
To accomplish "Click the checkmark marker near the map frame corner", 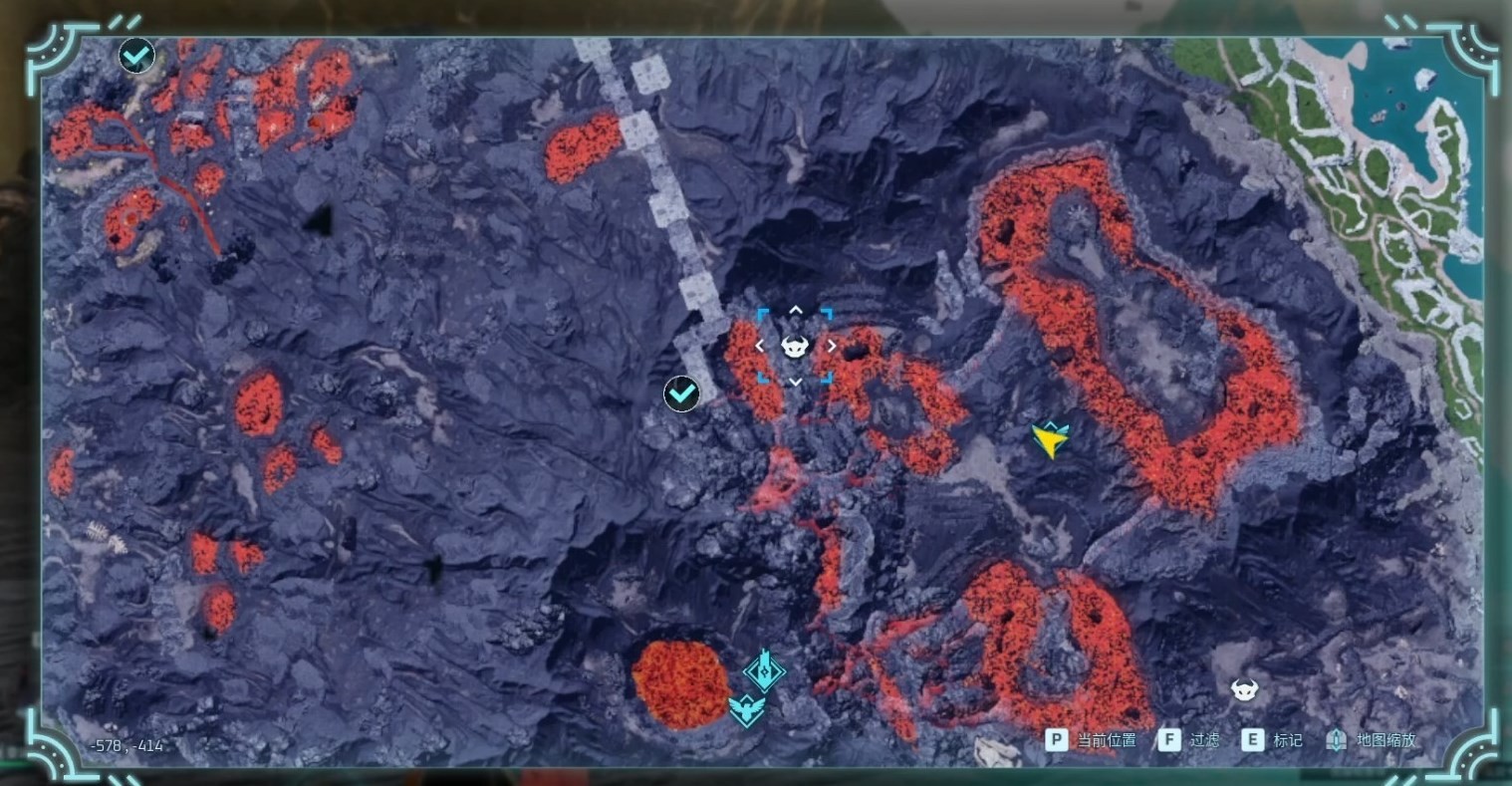I will coord(136,56).
